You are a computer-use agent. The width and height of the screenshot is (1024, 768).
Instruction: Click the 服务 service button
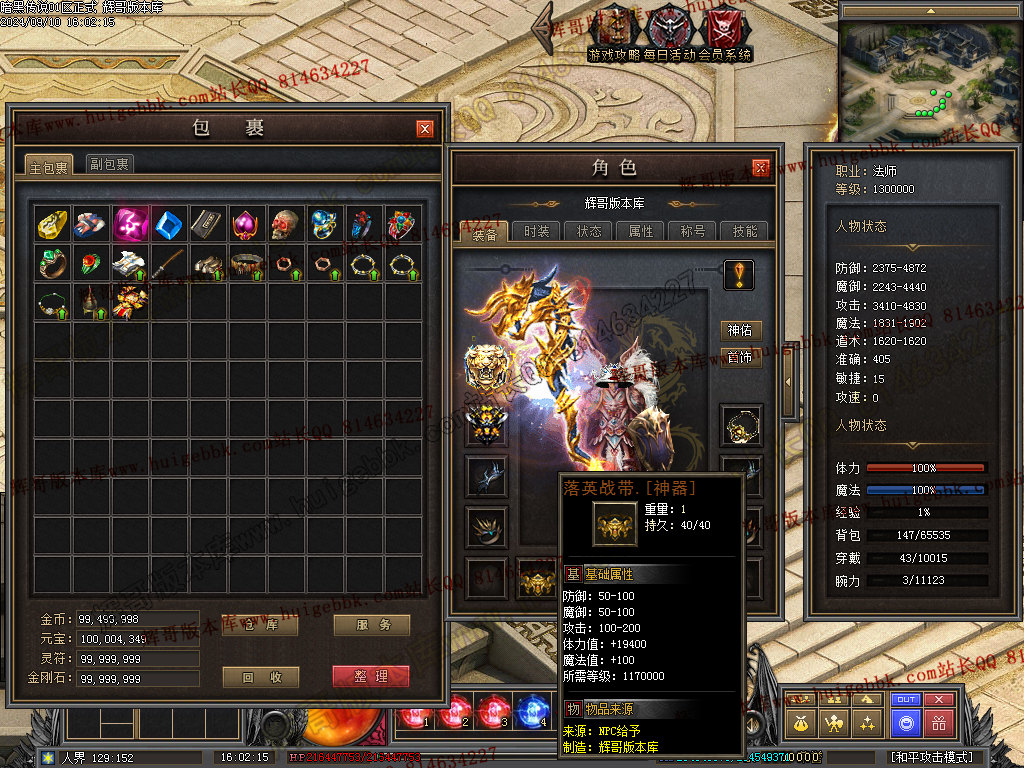click(371, 626)
